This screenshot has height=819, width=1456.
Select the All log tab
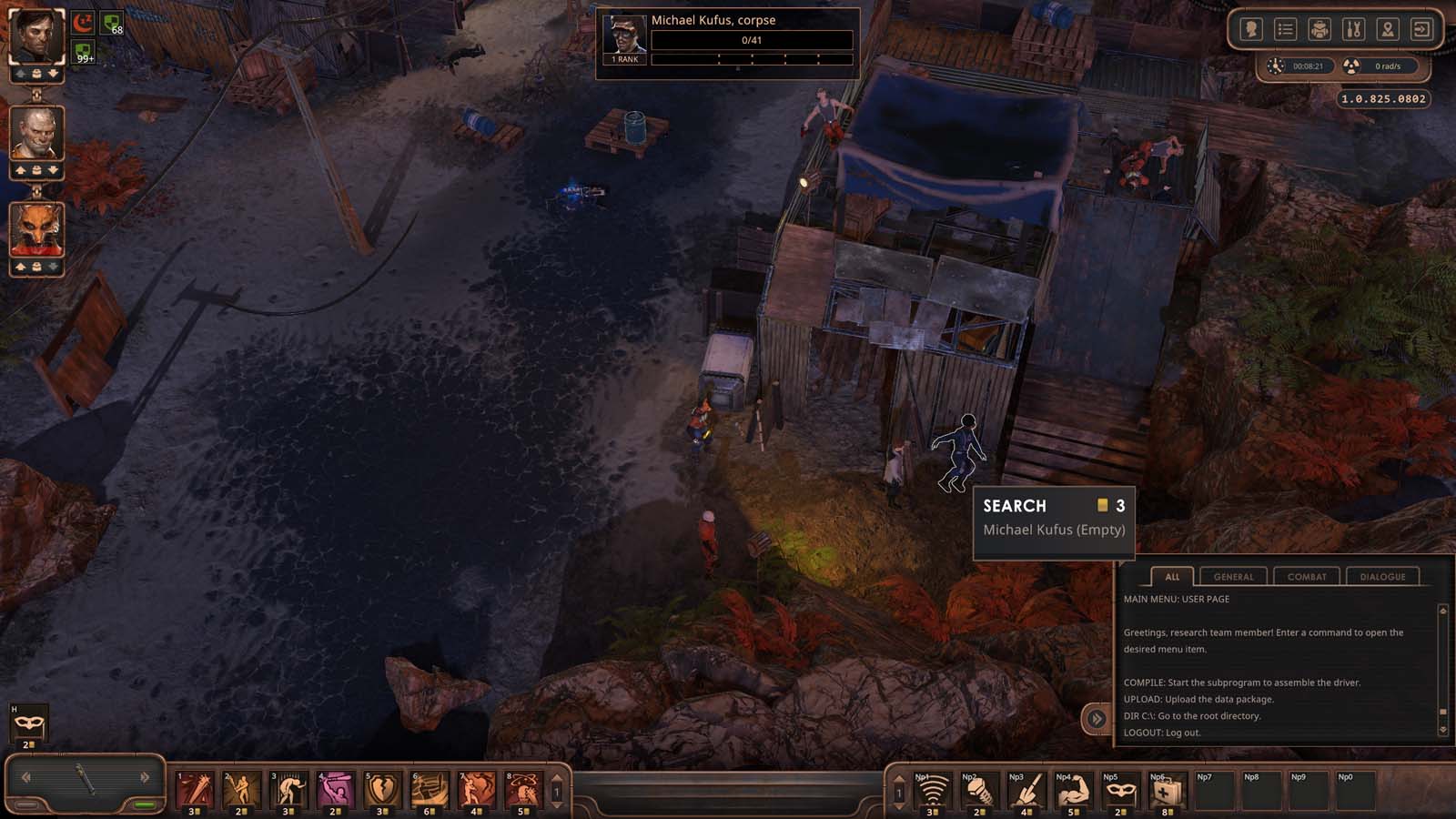(x=1172, y=577)
